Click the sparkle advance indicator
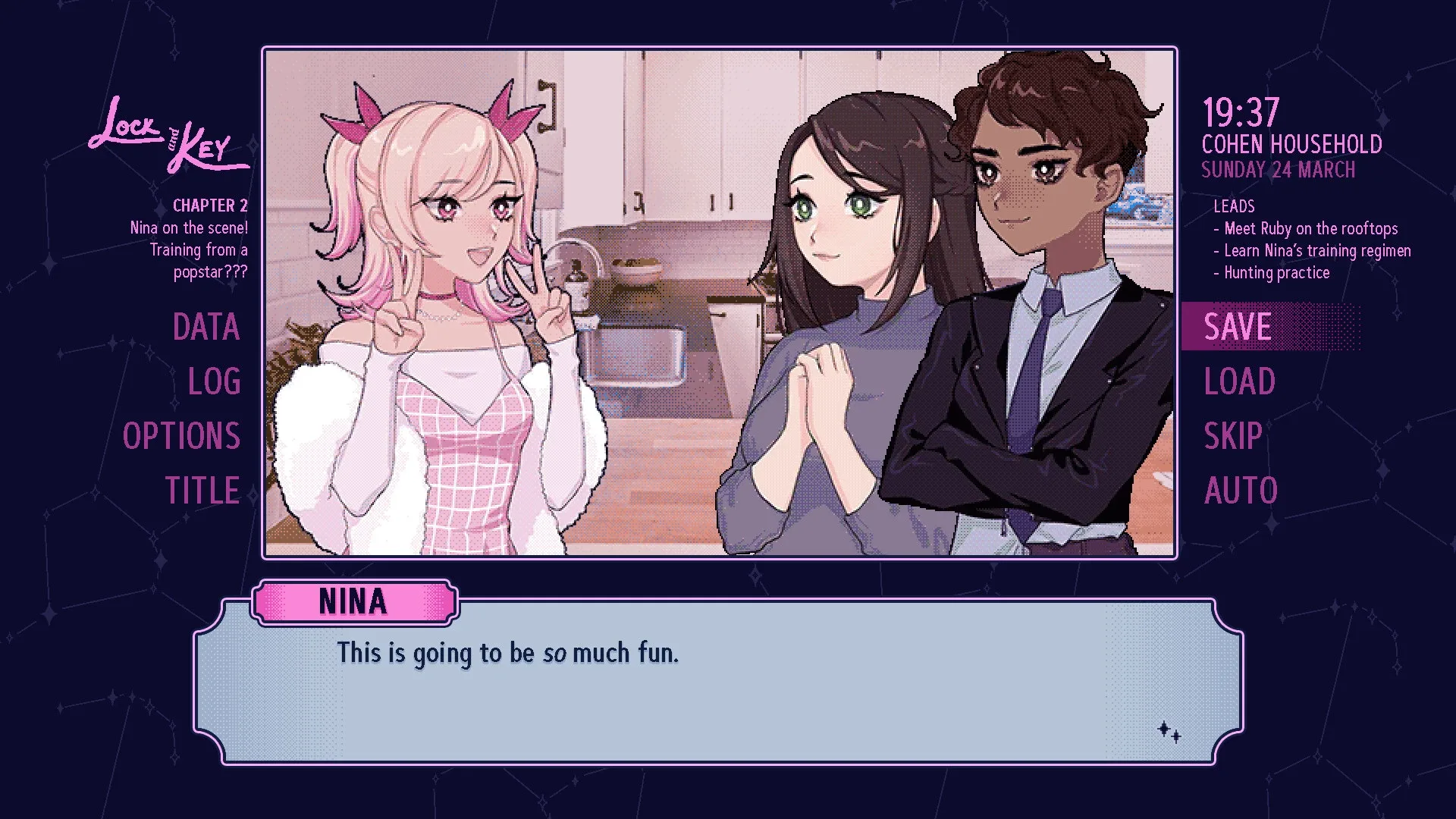 pos(1169,730)
